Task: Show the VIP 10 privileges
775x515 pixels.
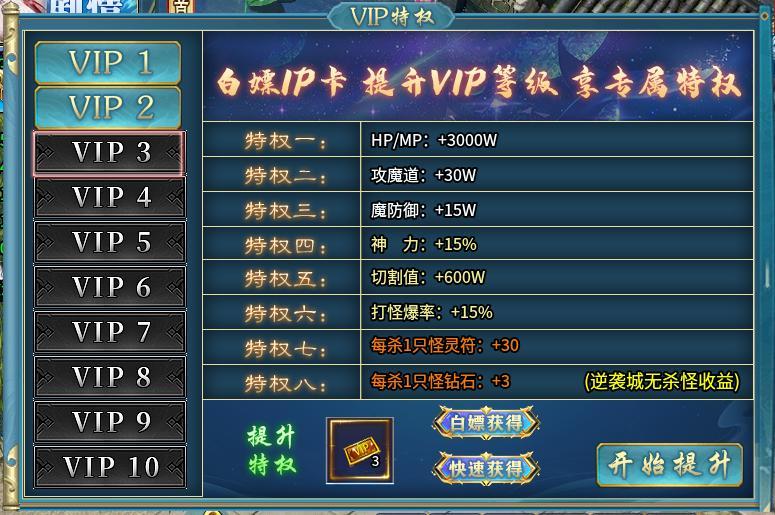Action: tap(109, 467)
